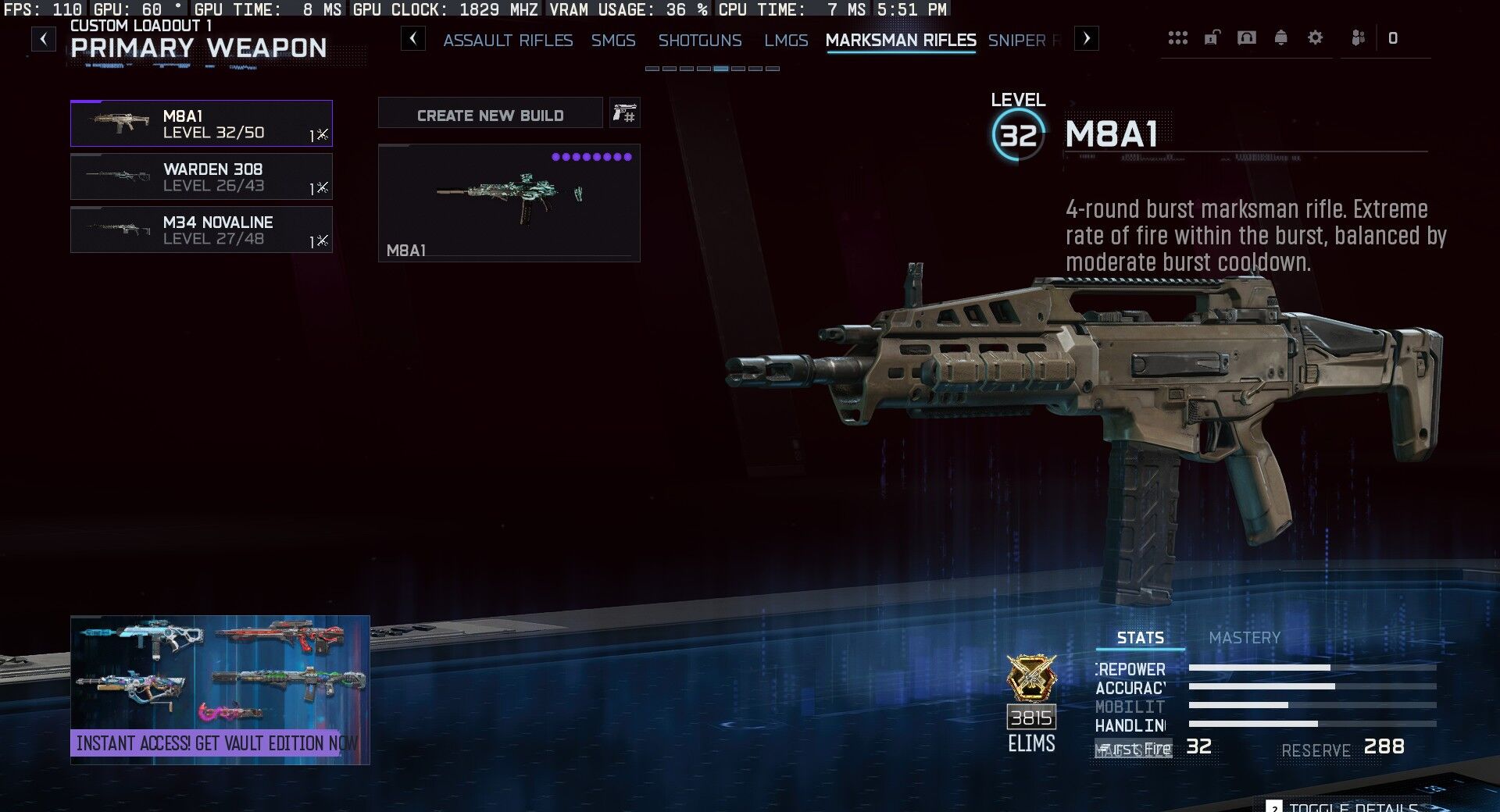Open the SMGs category tab
Image resolution: width=1500 pixels, height=812 pixels.
click(613, 40)
